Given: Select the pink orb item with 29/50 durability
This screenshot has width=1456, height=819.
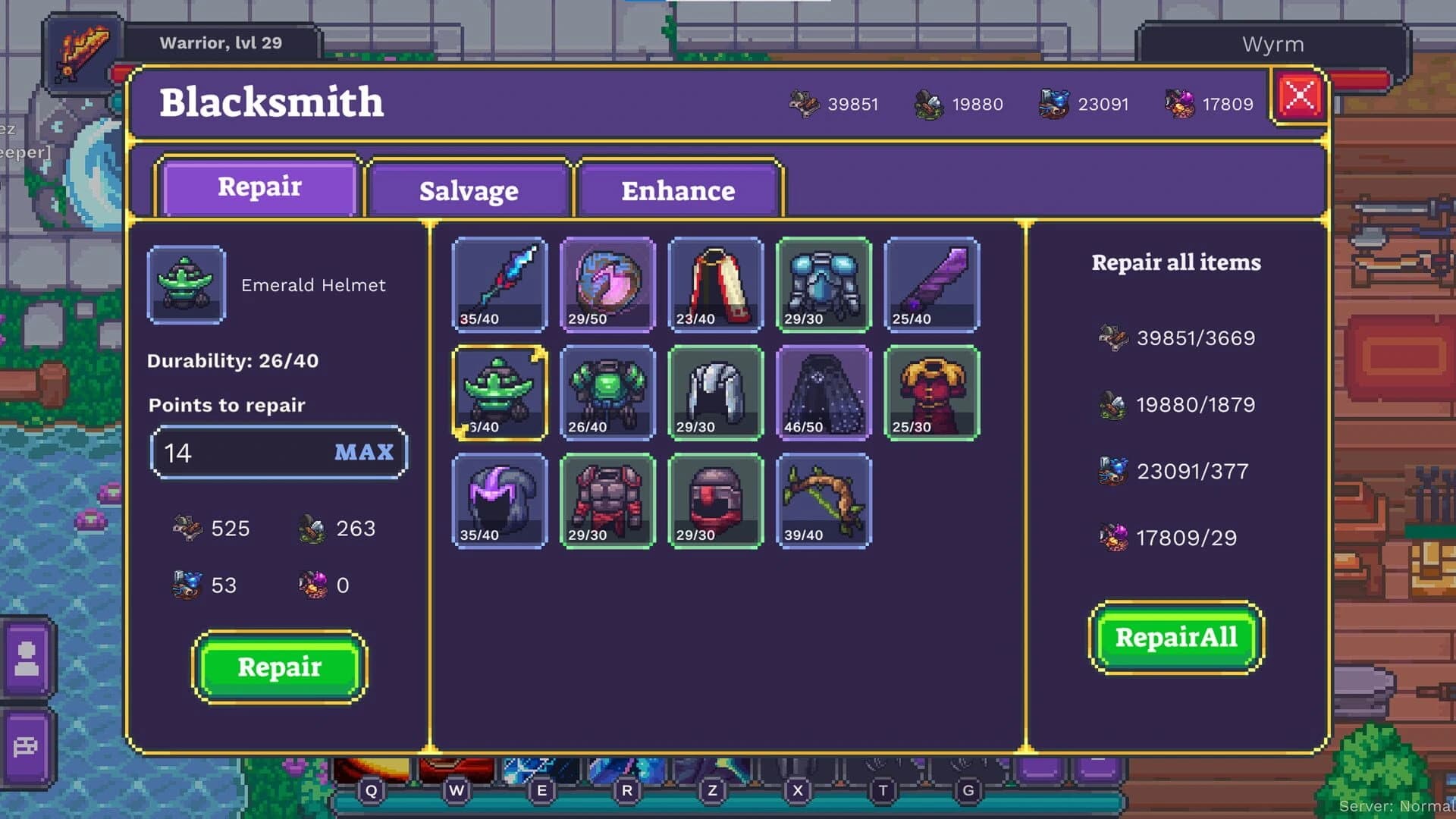Looking at the screenshot, I should 607,284.
